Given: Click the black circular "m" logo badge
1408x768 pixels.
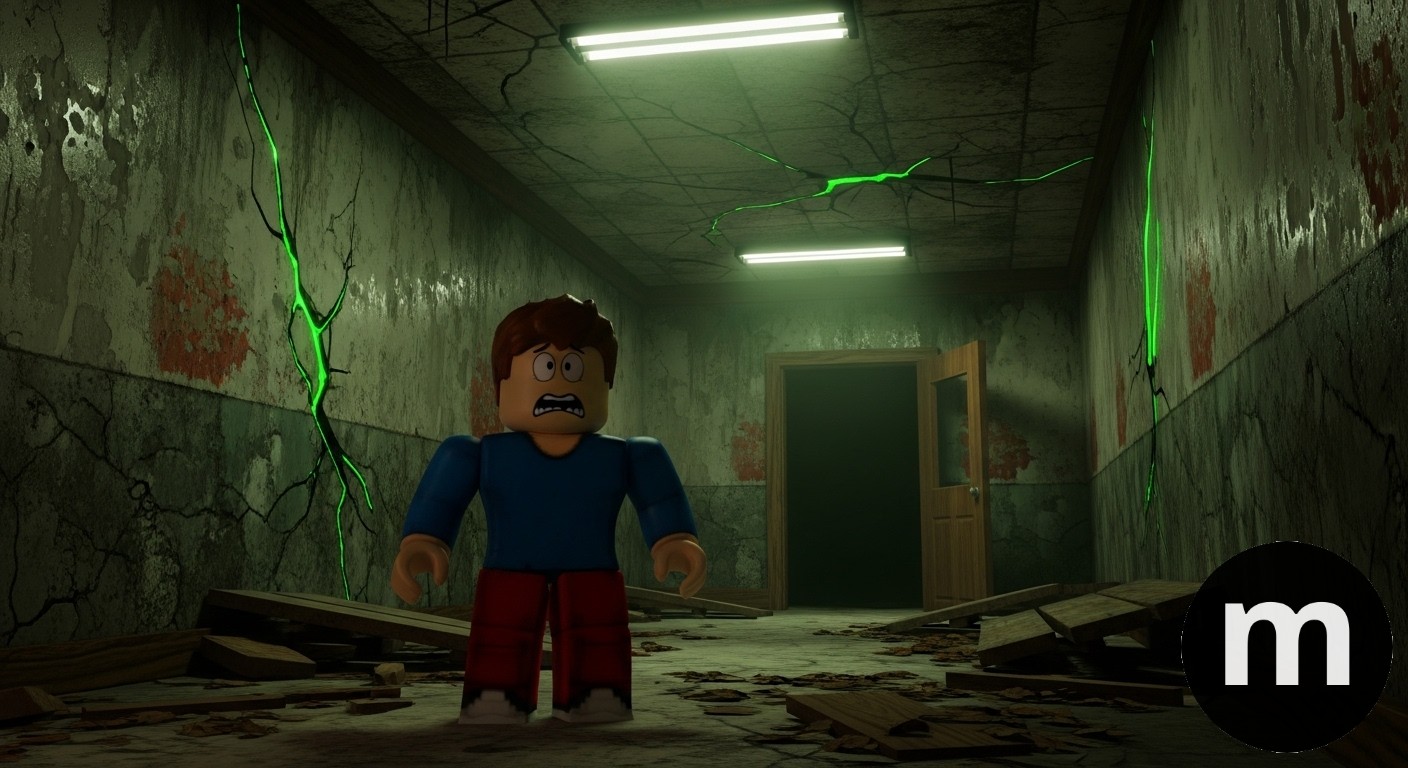Looking at the screenshot, I should (1286, 646).
